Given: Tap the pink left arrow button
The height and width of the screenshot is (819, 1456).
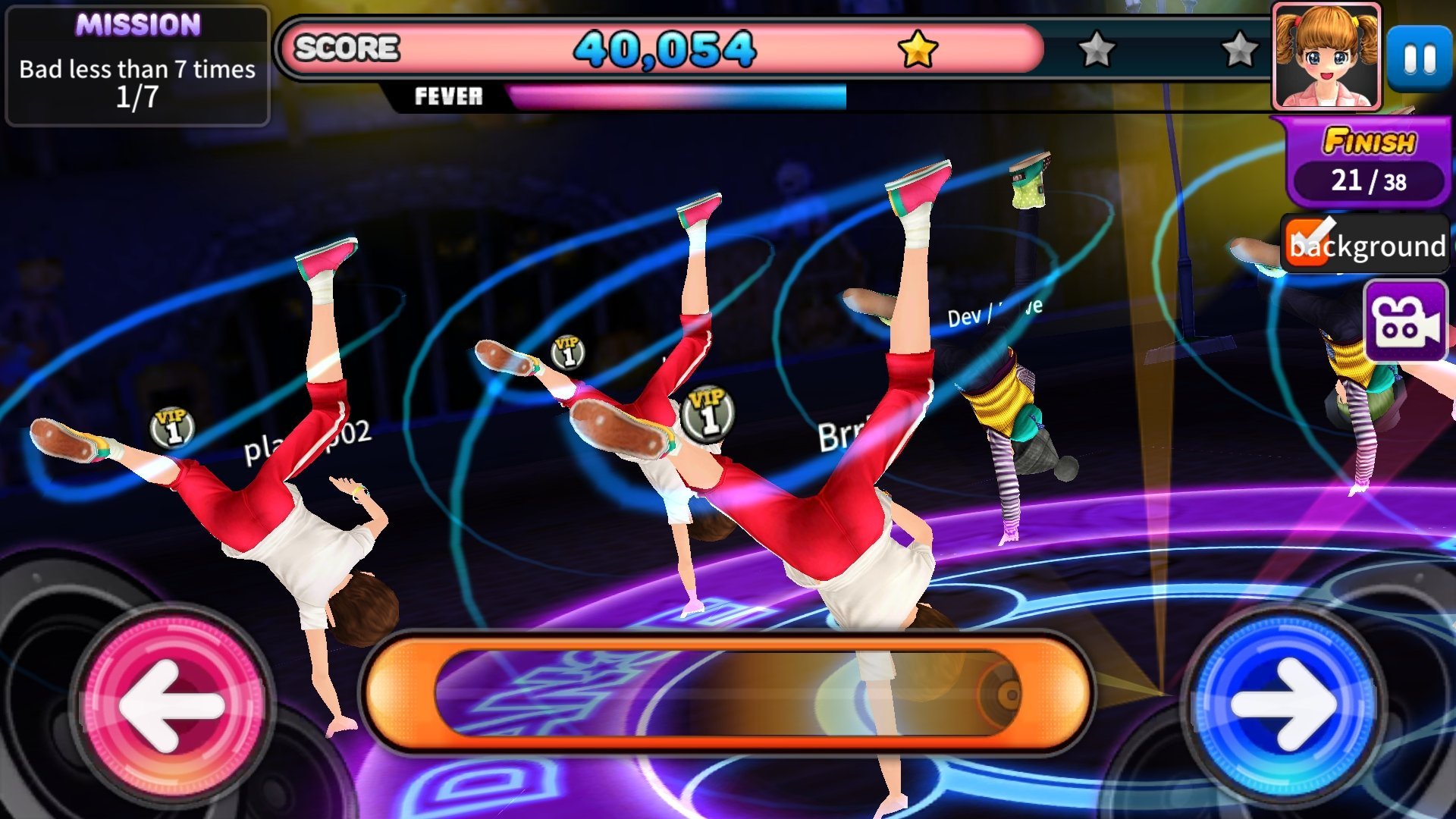Looking at the screenshot, I should pos(173,705).
